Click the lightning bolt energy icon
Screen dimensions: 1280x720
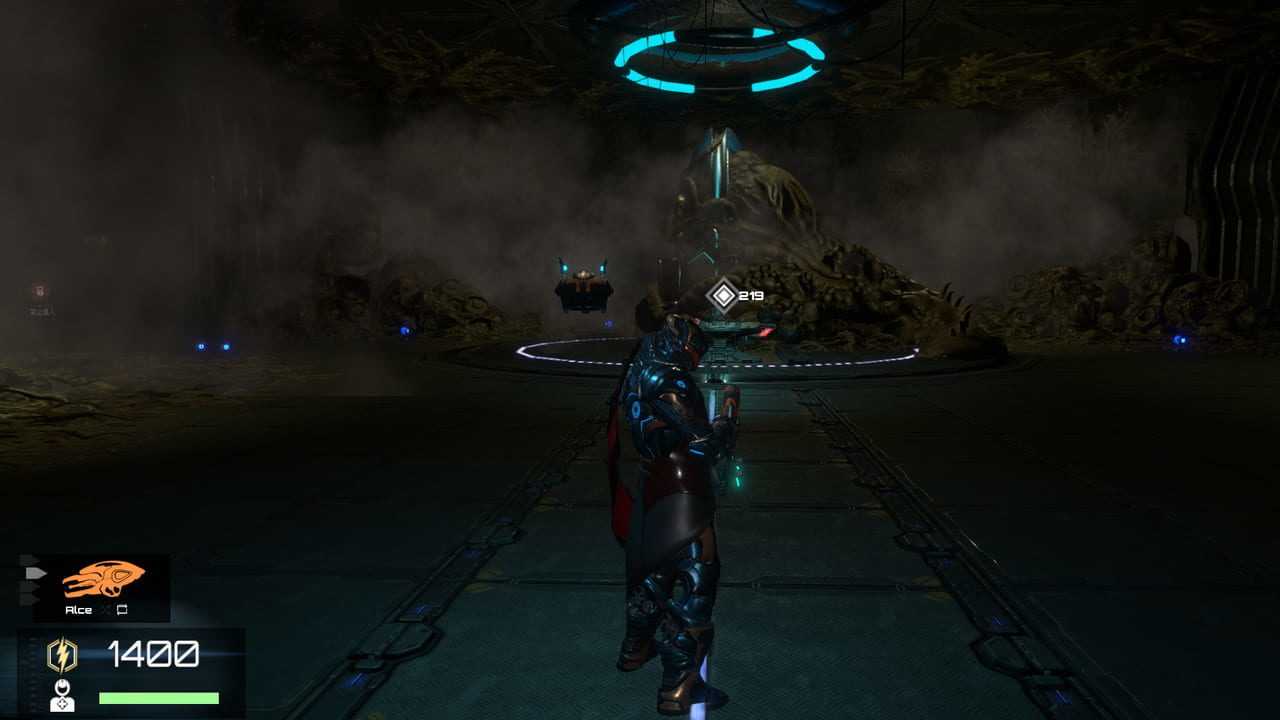pyautogui.click(x=62, y=655)
